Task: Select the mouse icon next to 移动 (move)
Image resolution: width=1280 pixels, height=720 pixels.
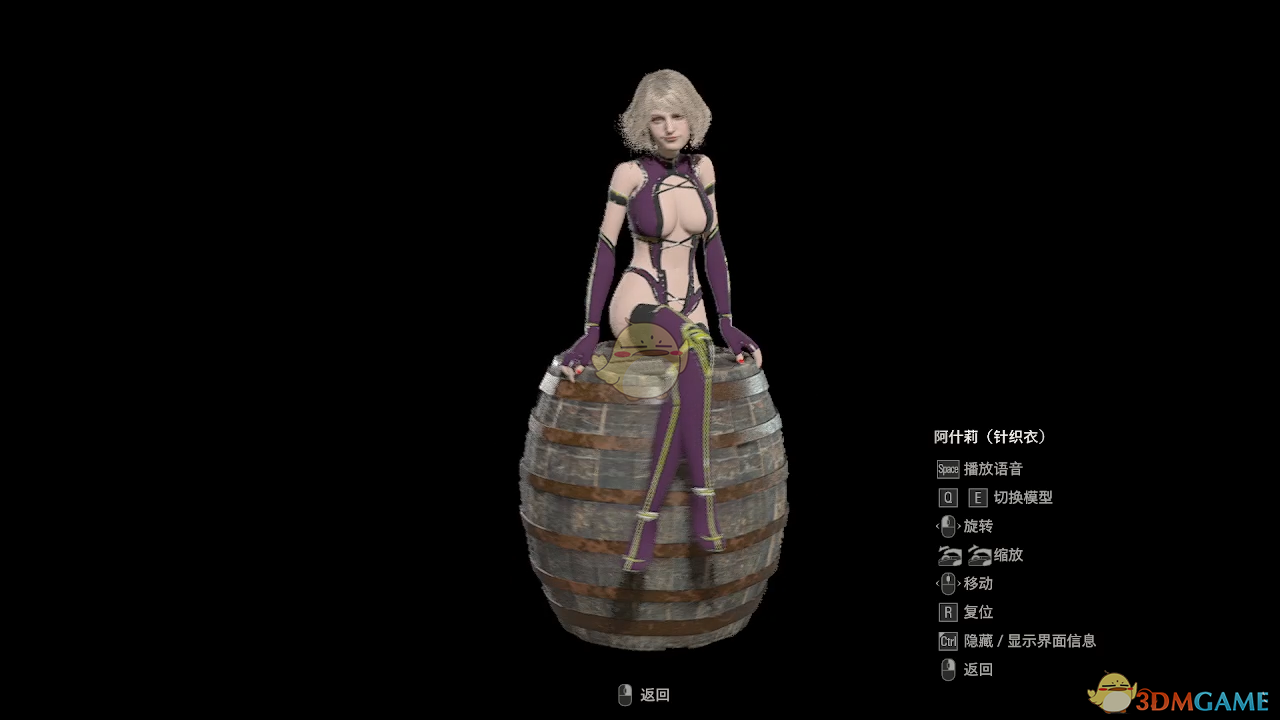Action: coord(947,583)
